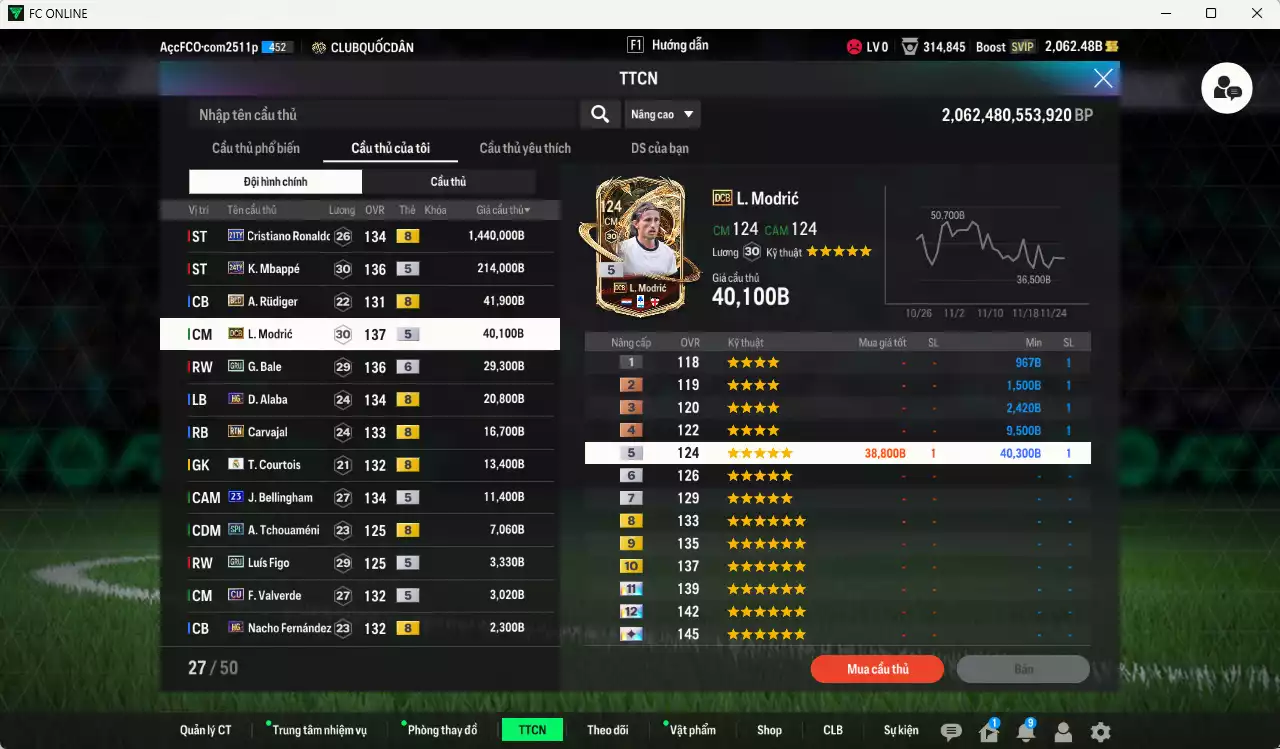
Task: Click the search magnifier icon in player search
Action: [x=599, y=114]
